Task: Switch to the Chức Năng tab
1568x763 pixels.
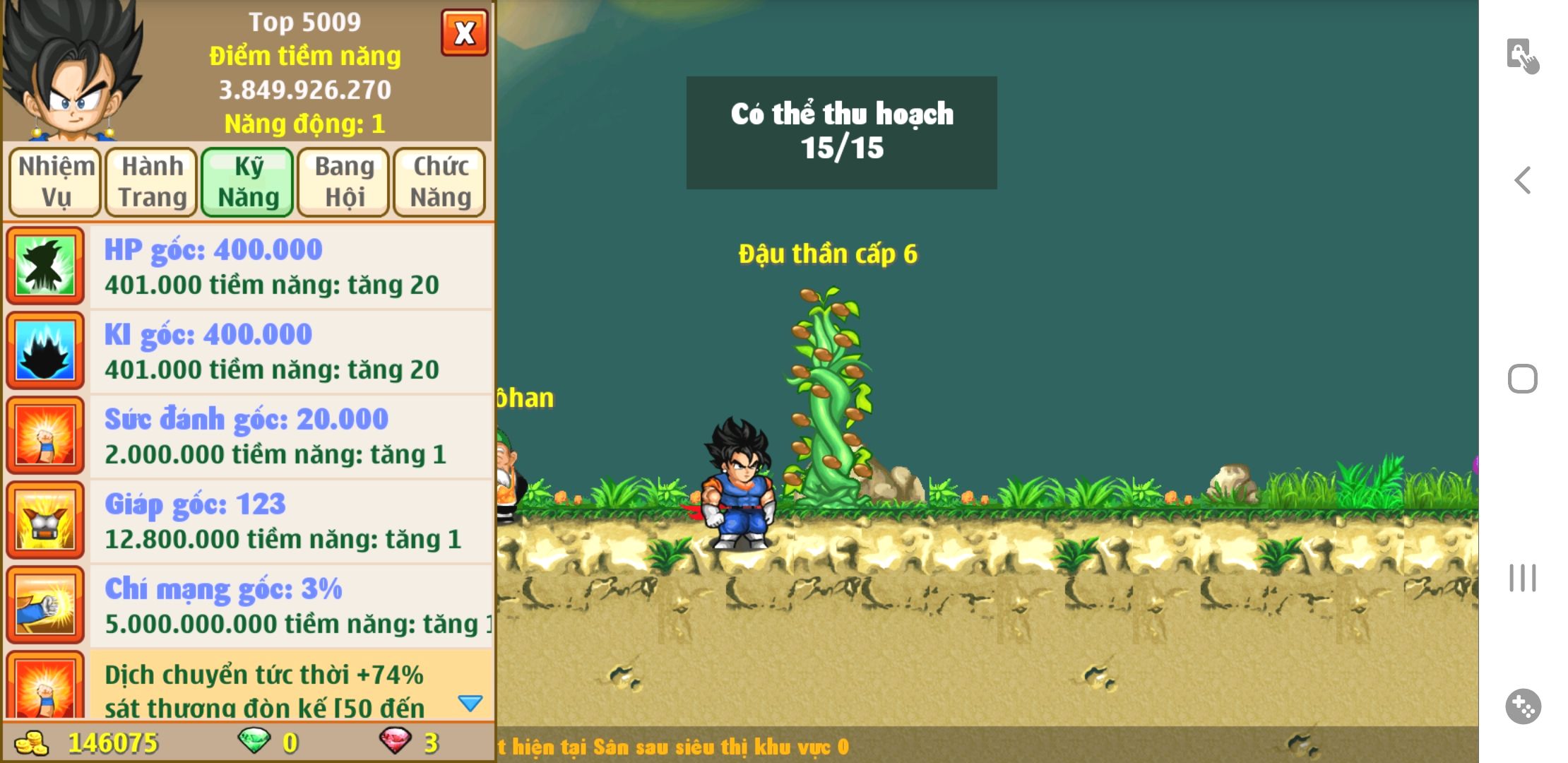Action: click(440, 182)
